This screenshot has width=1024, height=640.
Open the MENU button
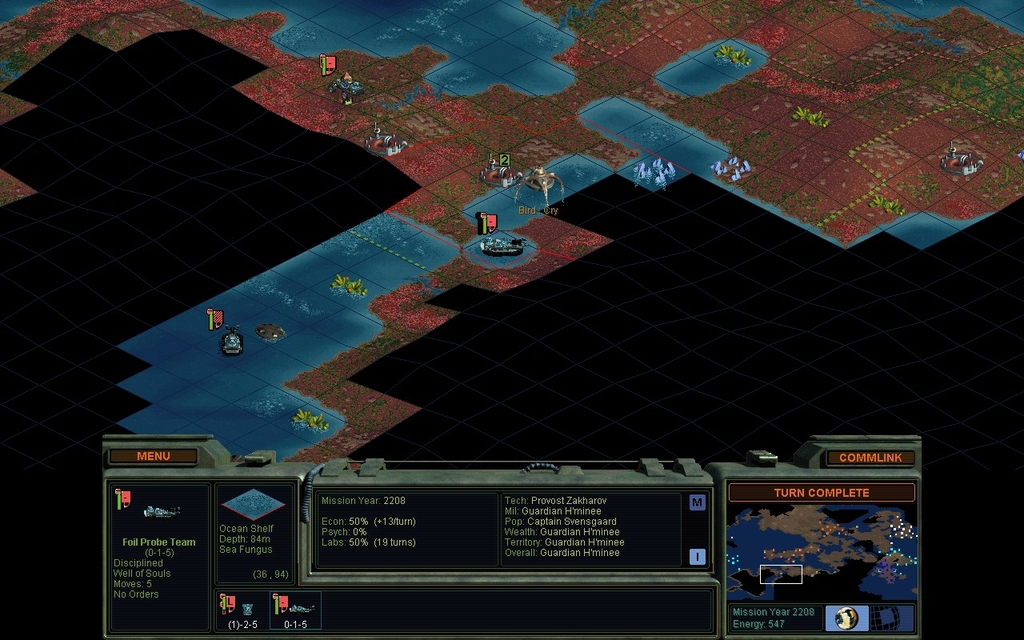click(153, 456)
